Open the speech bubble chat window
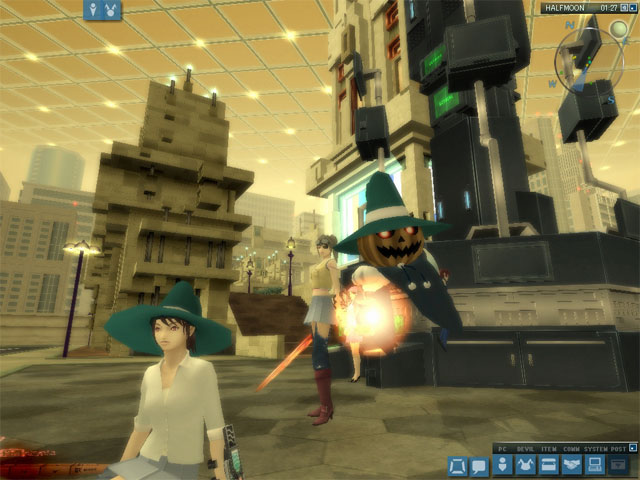 click(x=479, y=466)
